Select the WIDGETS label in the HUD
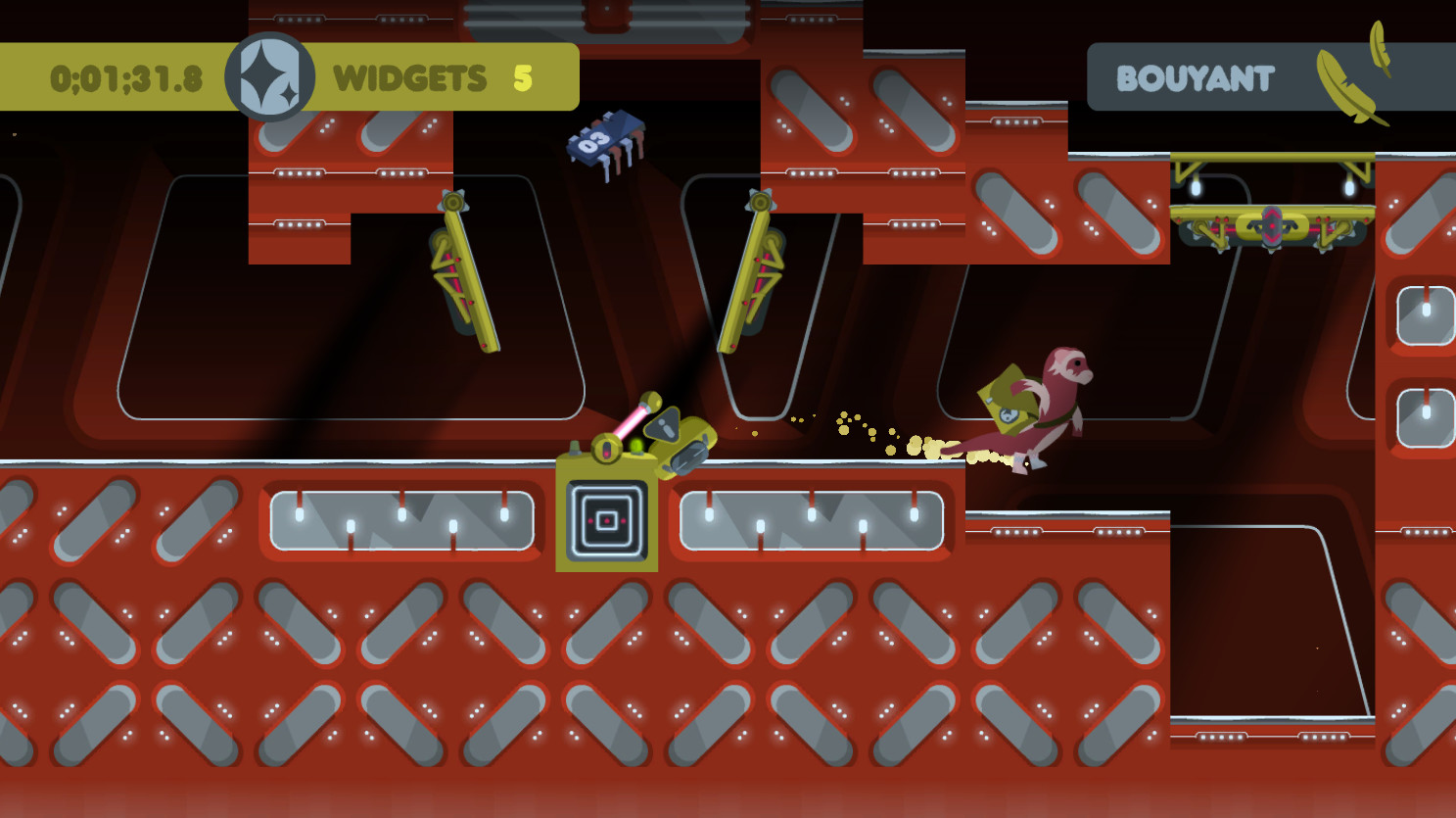This screenshot has width=1456, height=818. [408, 78]
